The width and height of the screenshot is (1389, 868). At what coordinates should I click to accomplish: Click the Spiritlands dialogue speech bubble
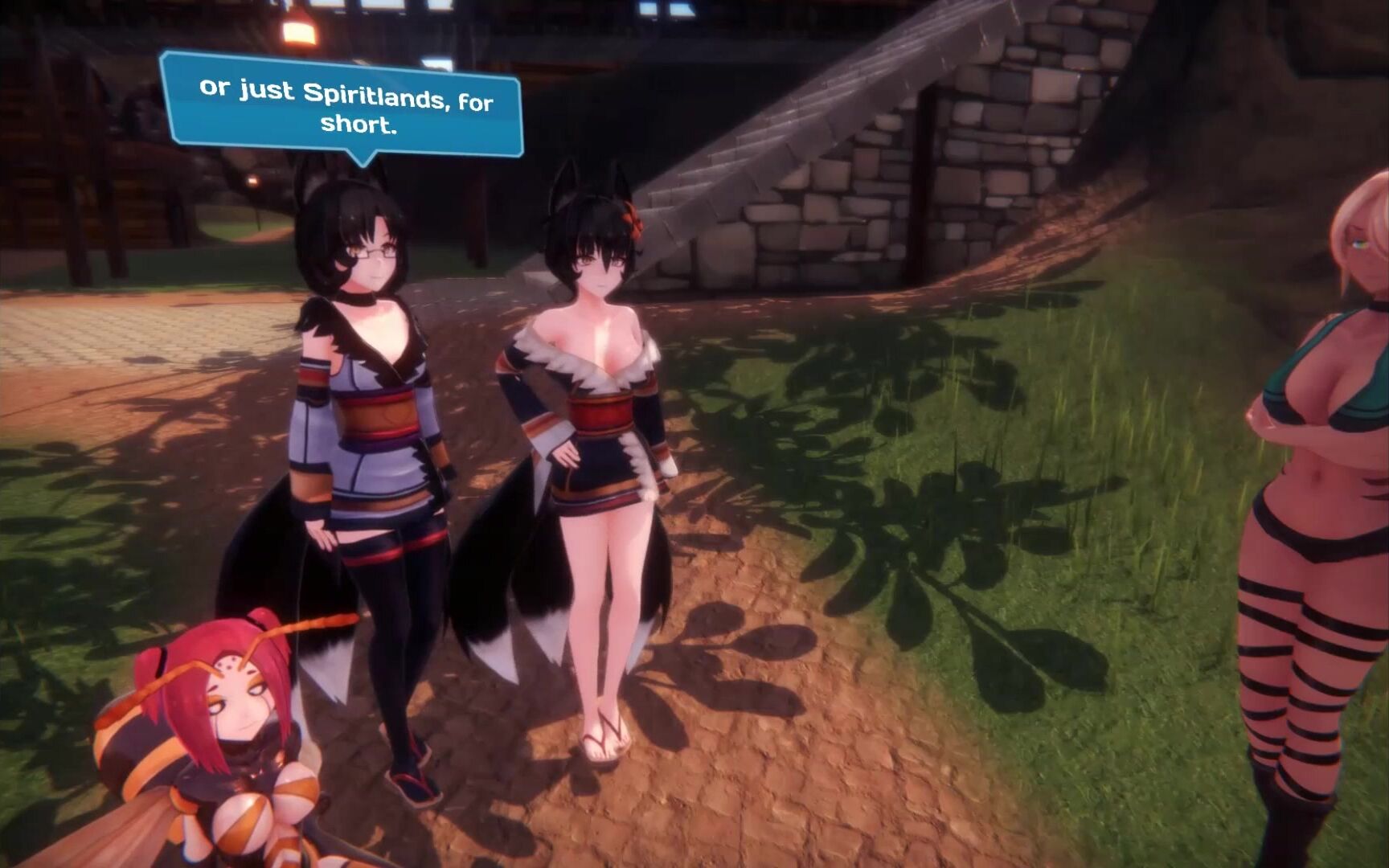(x=343, y=106)
